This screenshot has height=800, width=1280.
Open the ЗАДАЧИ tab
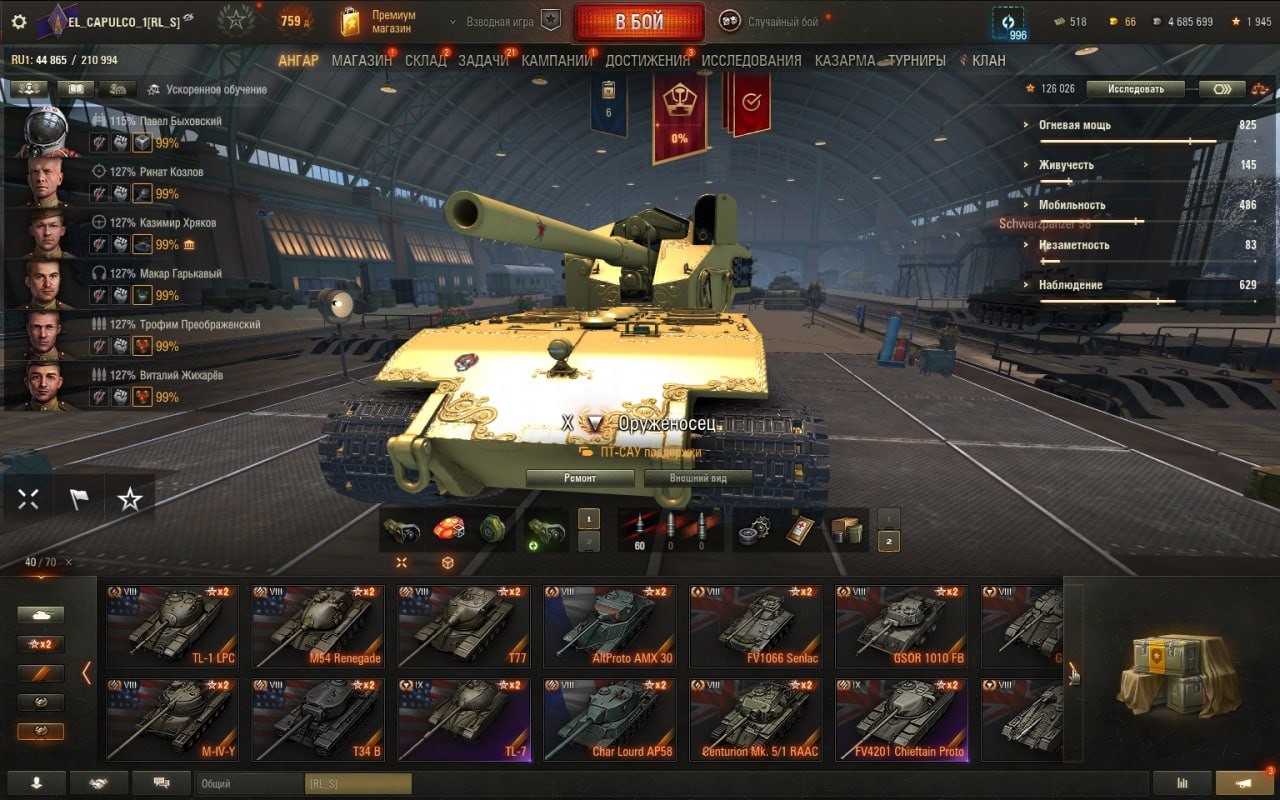[483, 61]
